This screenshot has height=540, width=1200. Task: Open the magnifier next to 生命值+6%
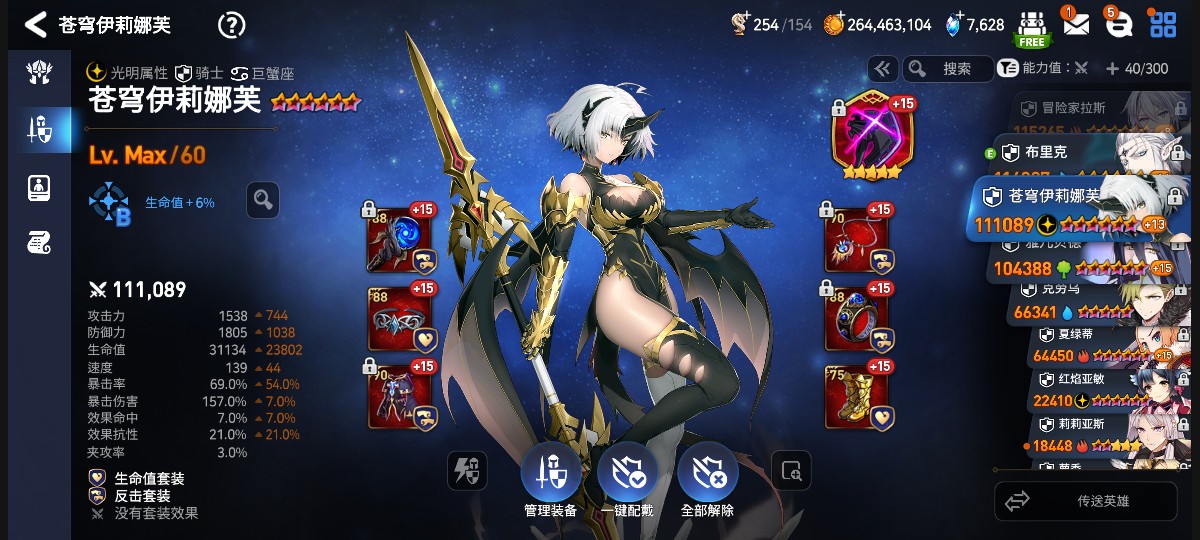point(263,200)
